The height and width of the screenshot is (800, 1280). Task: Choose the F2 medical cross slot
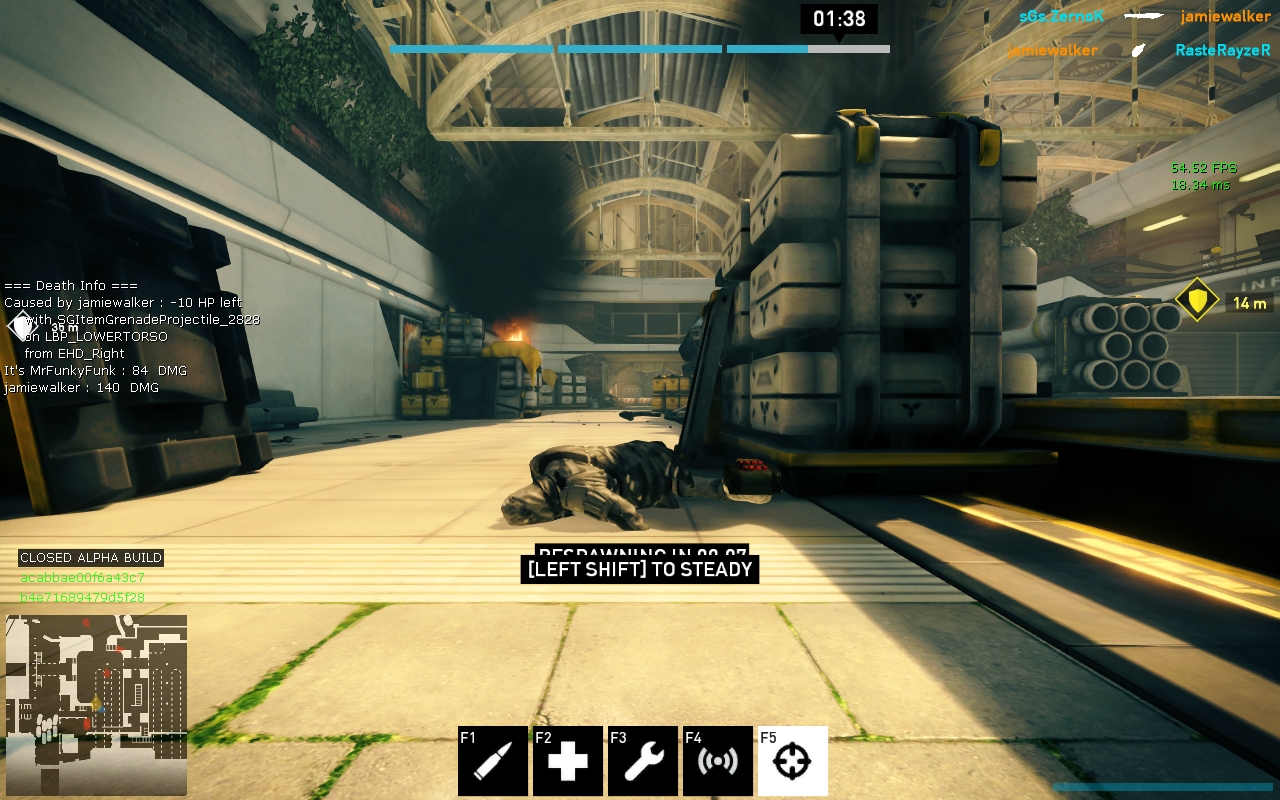click(x=568, y=761)
